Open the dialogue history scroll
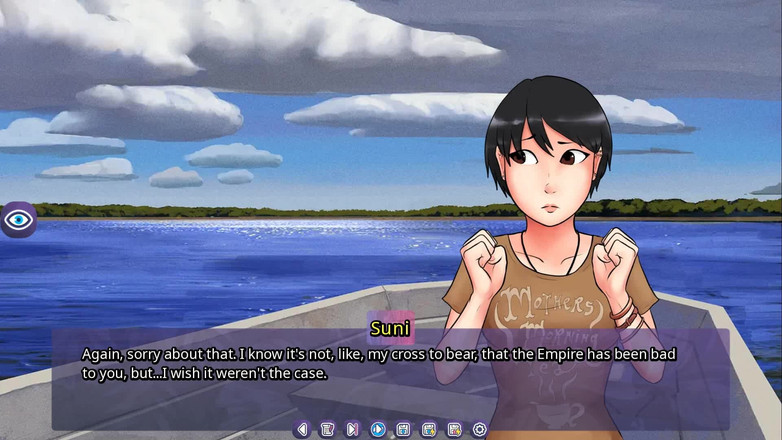 point(327,429)
